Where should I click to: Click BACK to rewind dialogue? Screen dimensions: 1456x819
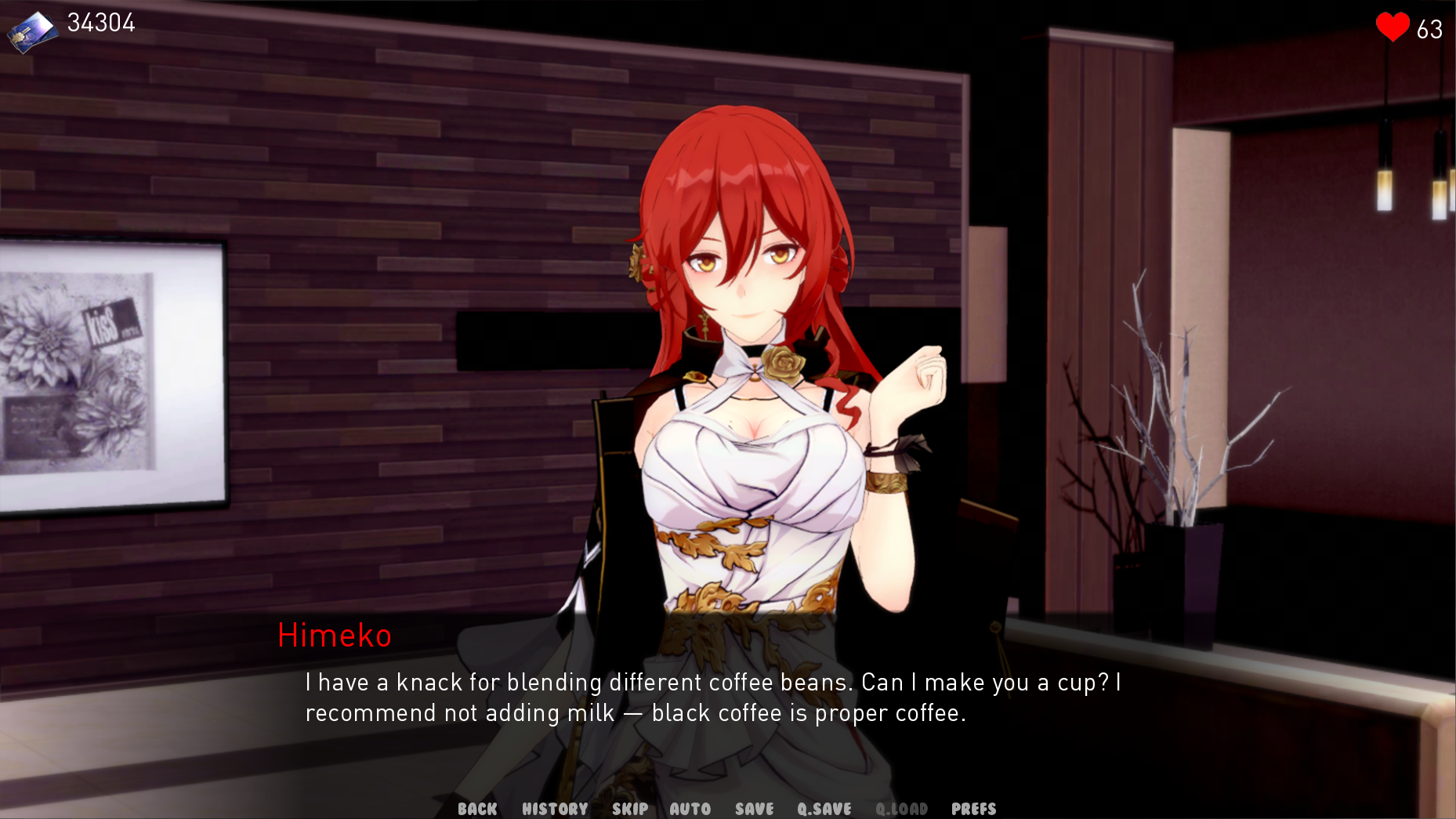[x=477, y=808]
